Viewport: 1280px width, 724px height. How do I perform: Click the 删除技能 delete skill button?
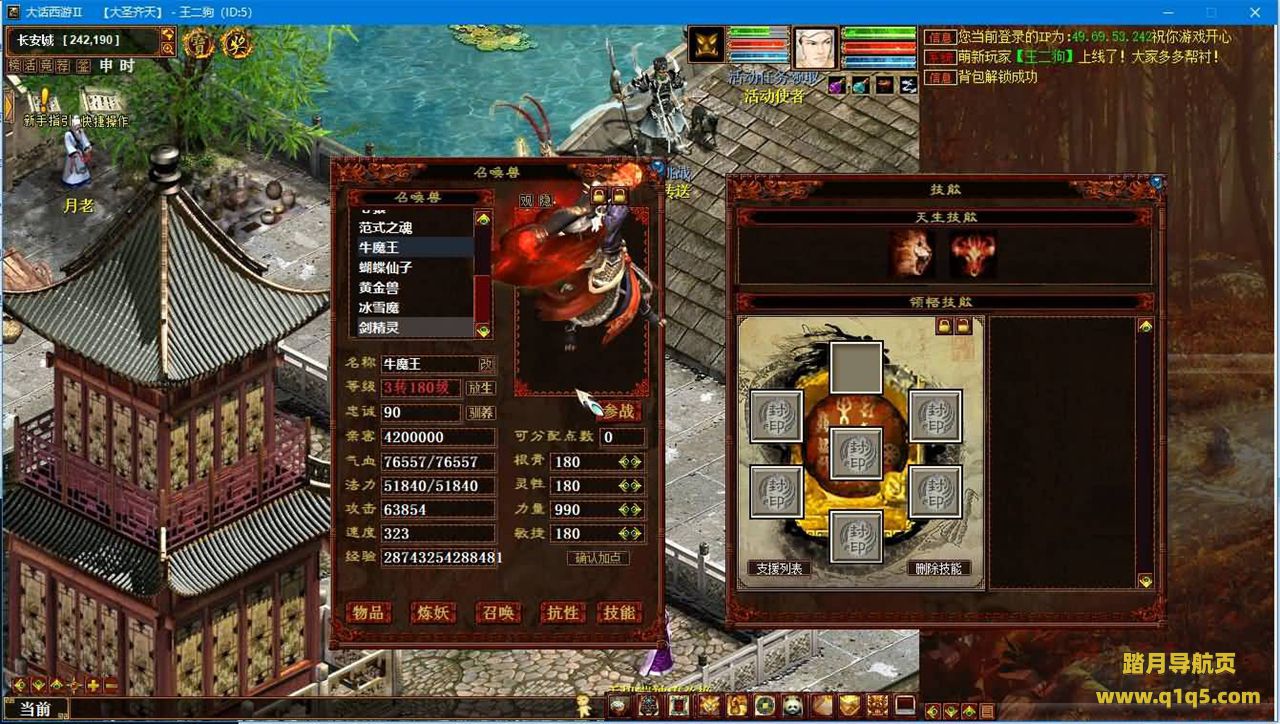(x=938, y=568)
